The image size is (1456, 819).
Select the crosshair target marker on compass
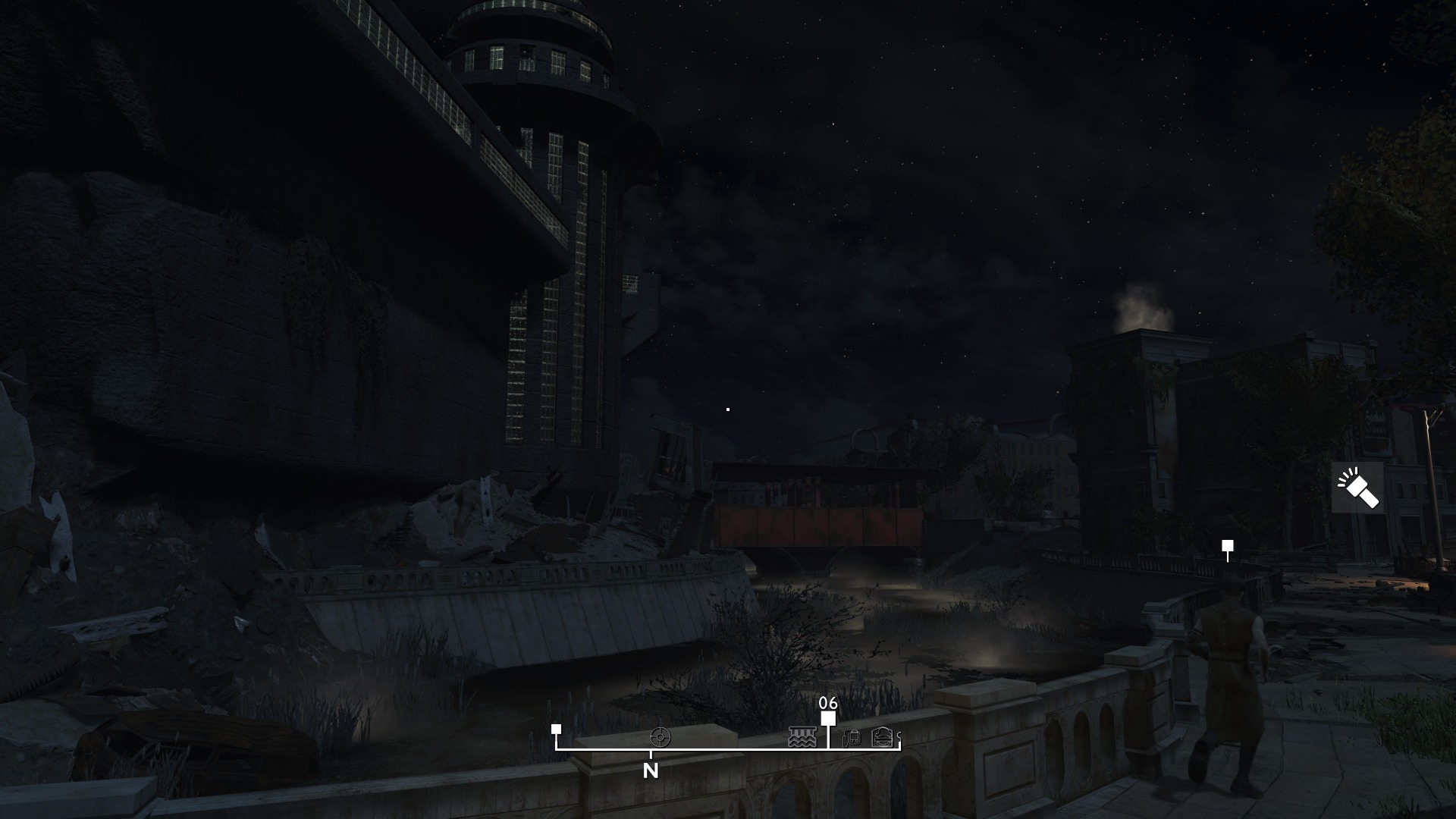point(661,736)
